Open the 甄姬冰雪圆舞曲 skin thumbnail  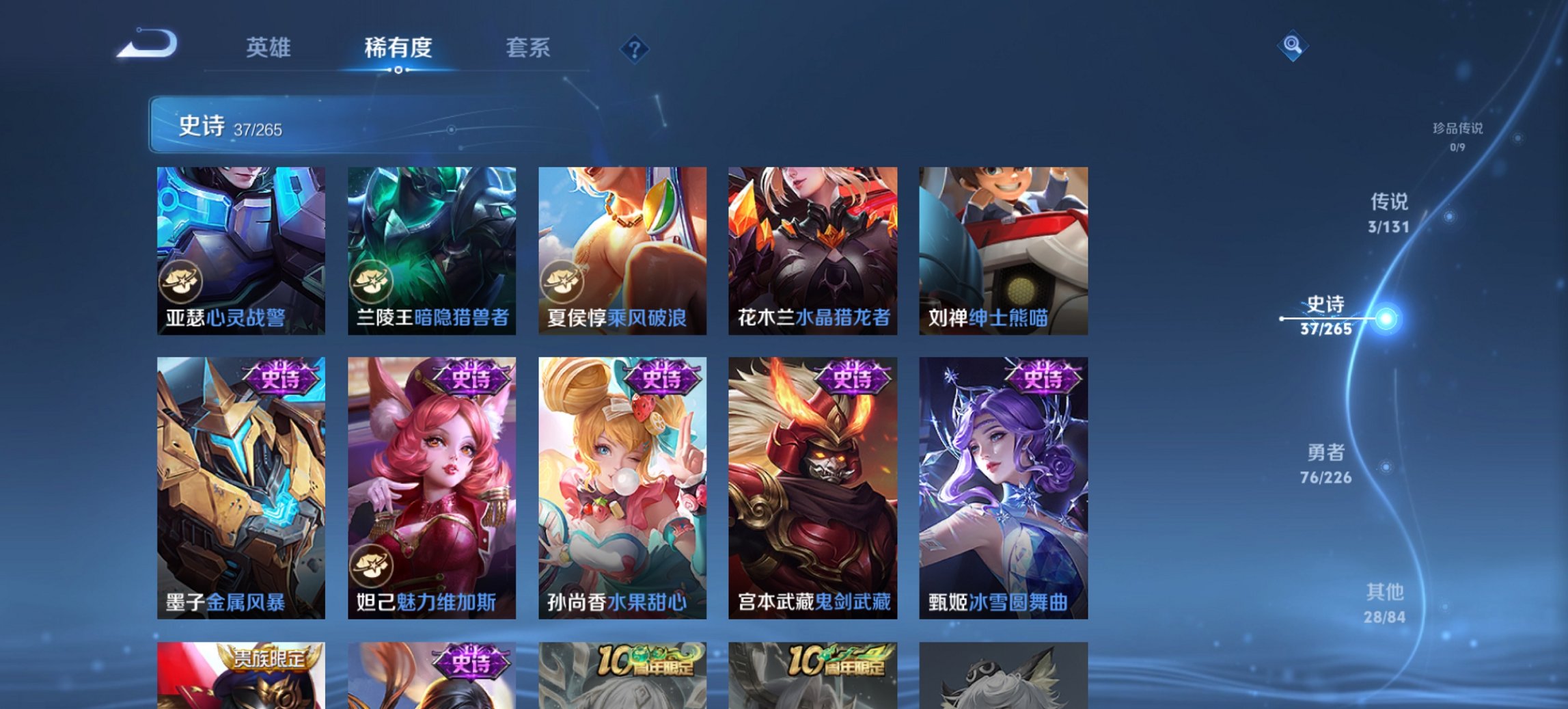[1002, 485]
